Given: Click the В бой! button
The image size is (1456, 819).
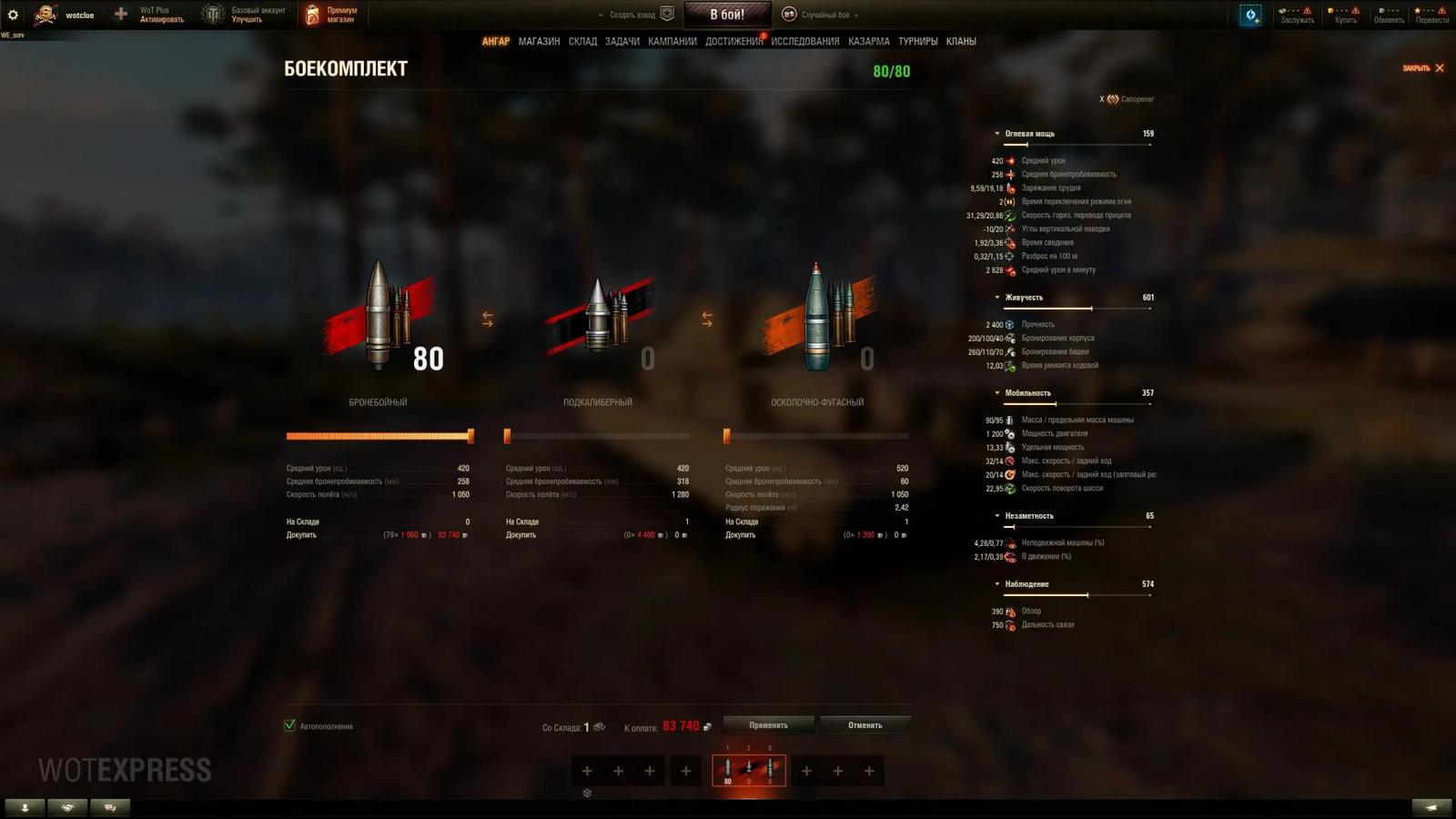Looking at the screenshot, I should 727,14.
